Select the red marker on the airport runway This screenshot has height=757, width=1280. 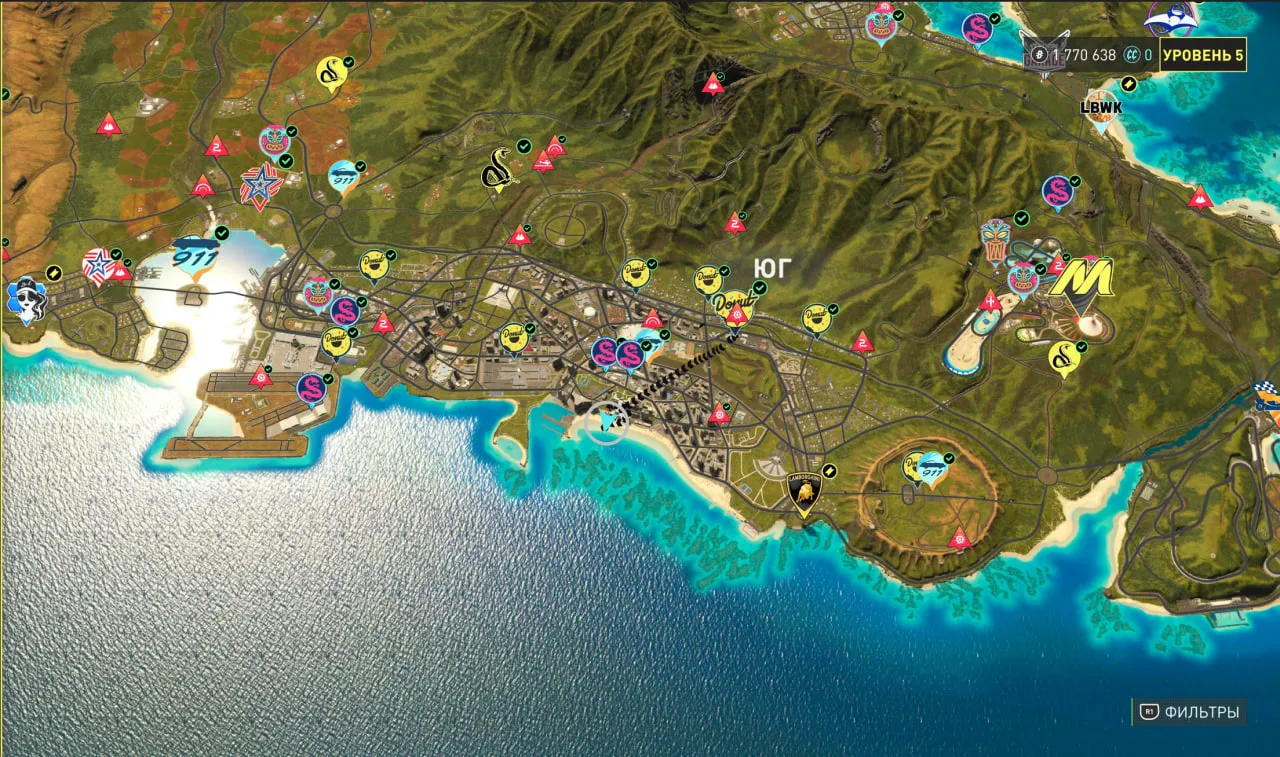[261, 376]
